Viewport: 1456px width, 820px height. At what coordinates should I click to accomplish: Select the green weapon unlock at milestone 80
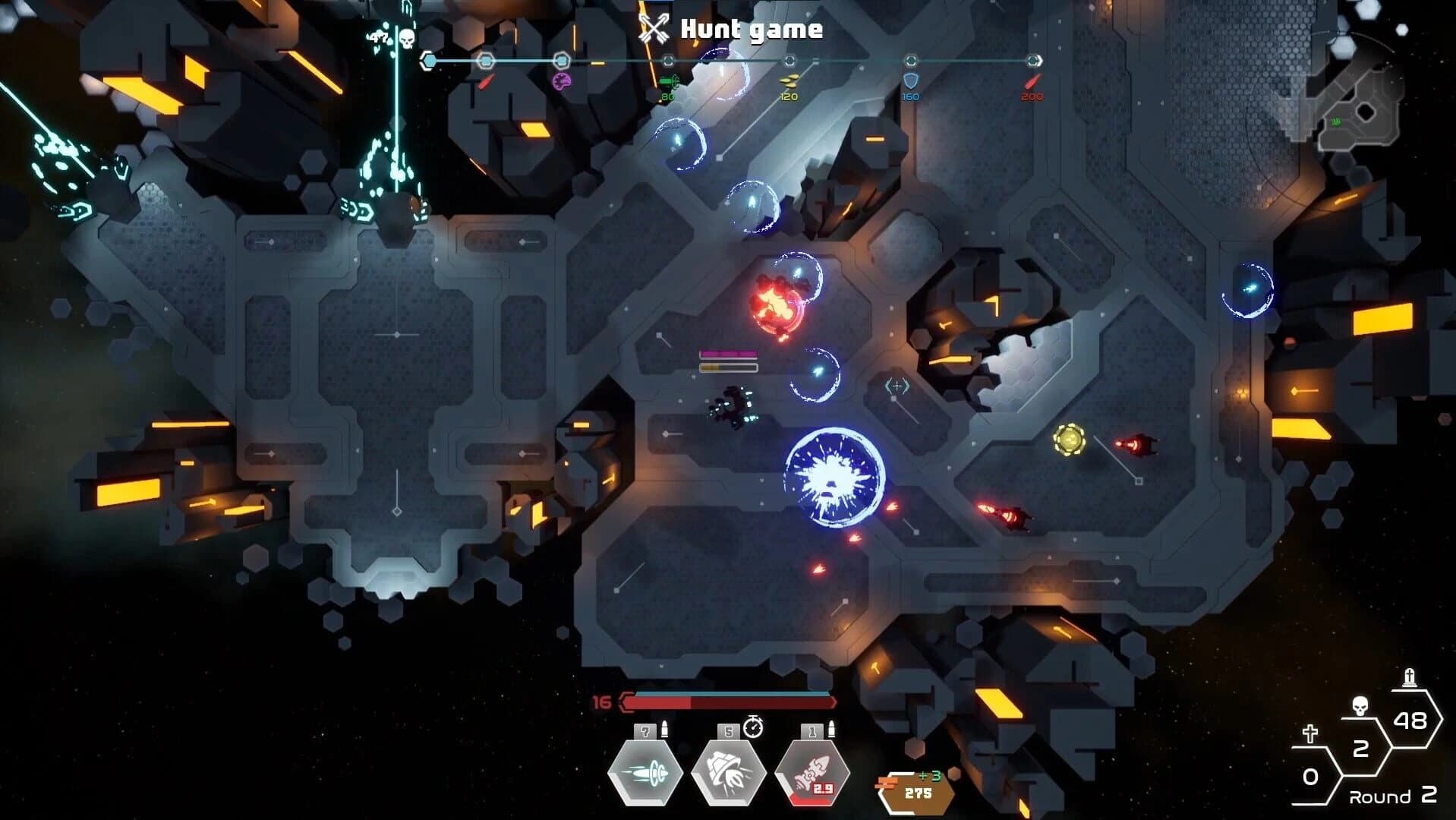coord(671,82)
